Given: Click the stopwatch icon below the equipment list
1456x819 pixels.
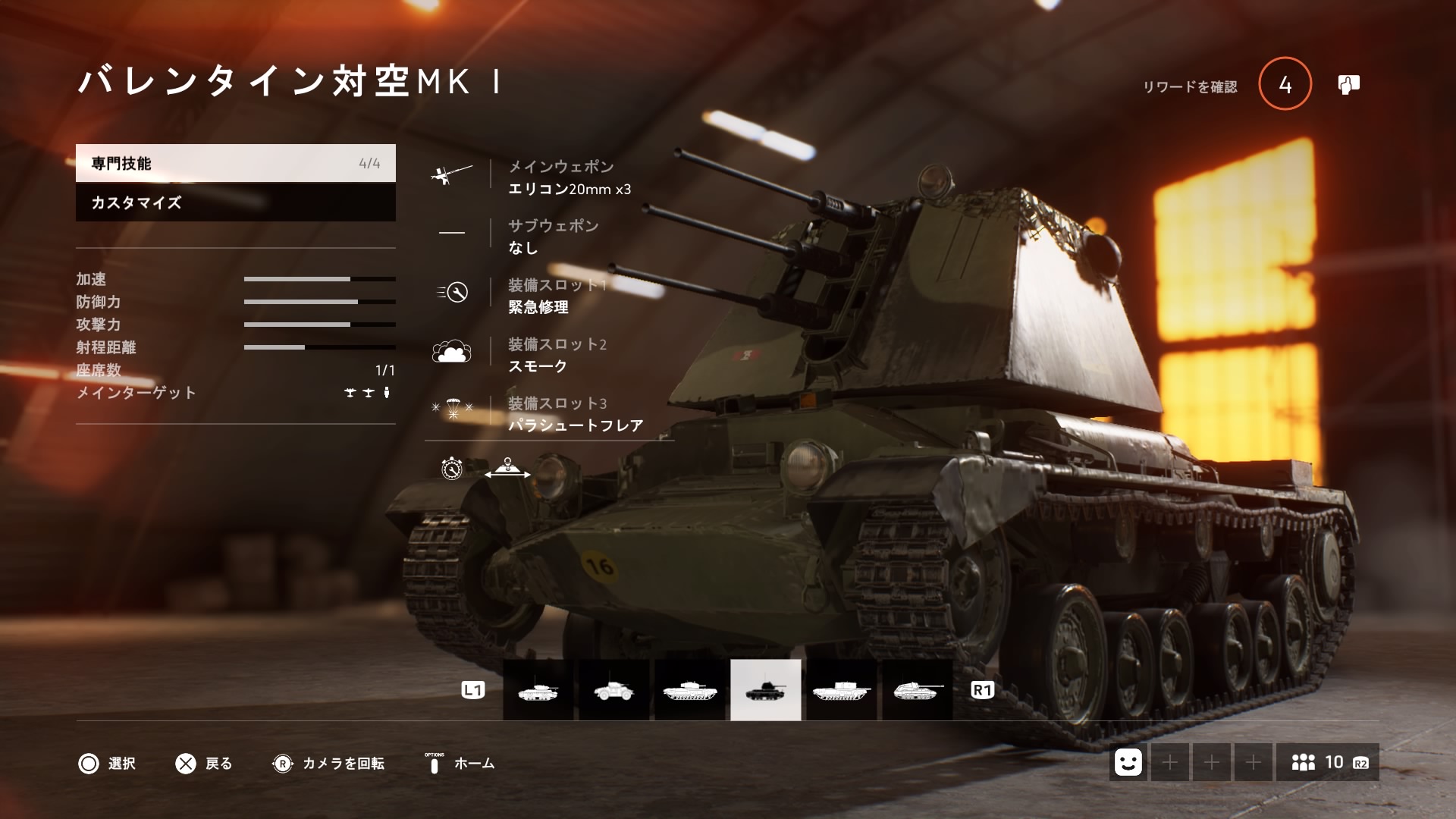Looking at the screenshot, I should coord(450,470).
